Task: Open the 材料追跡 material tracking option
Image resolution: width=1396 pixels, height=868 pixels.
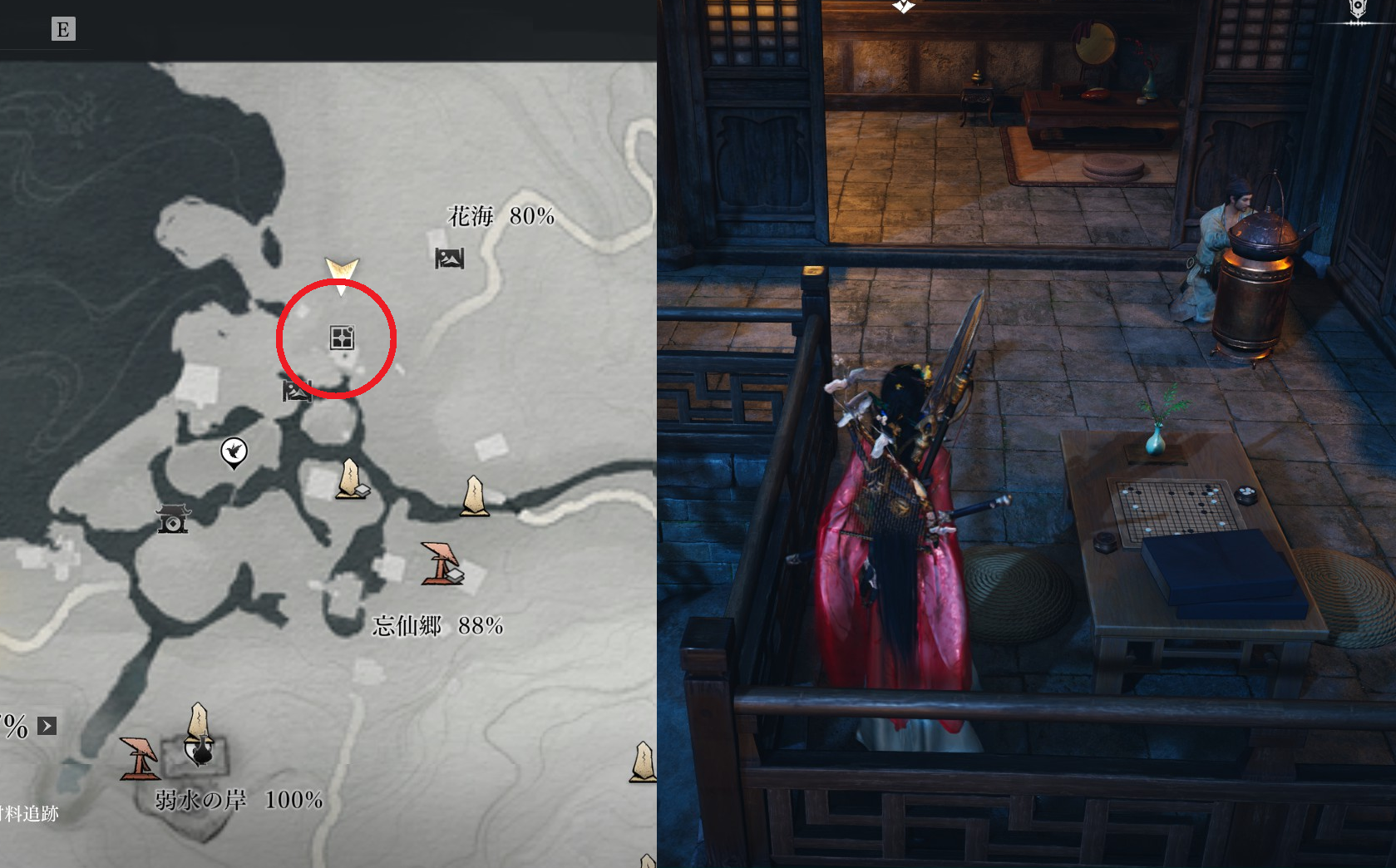Action: point(29,813)
